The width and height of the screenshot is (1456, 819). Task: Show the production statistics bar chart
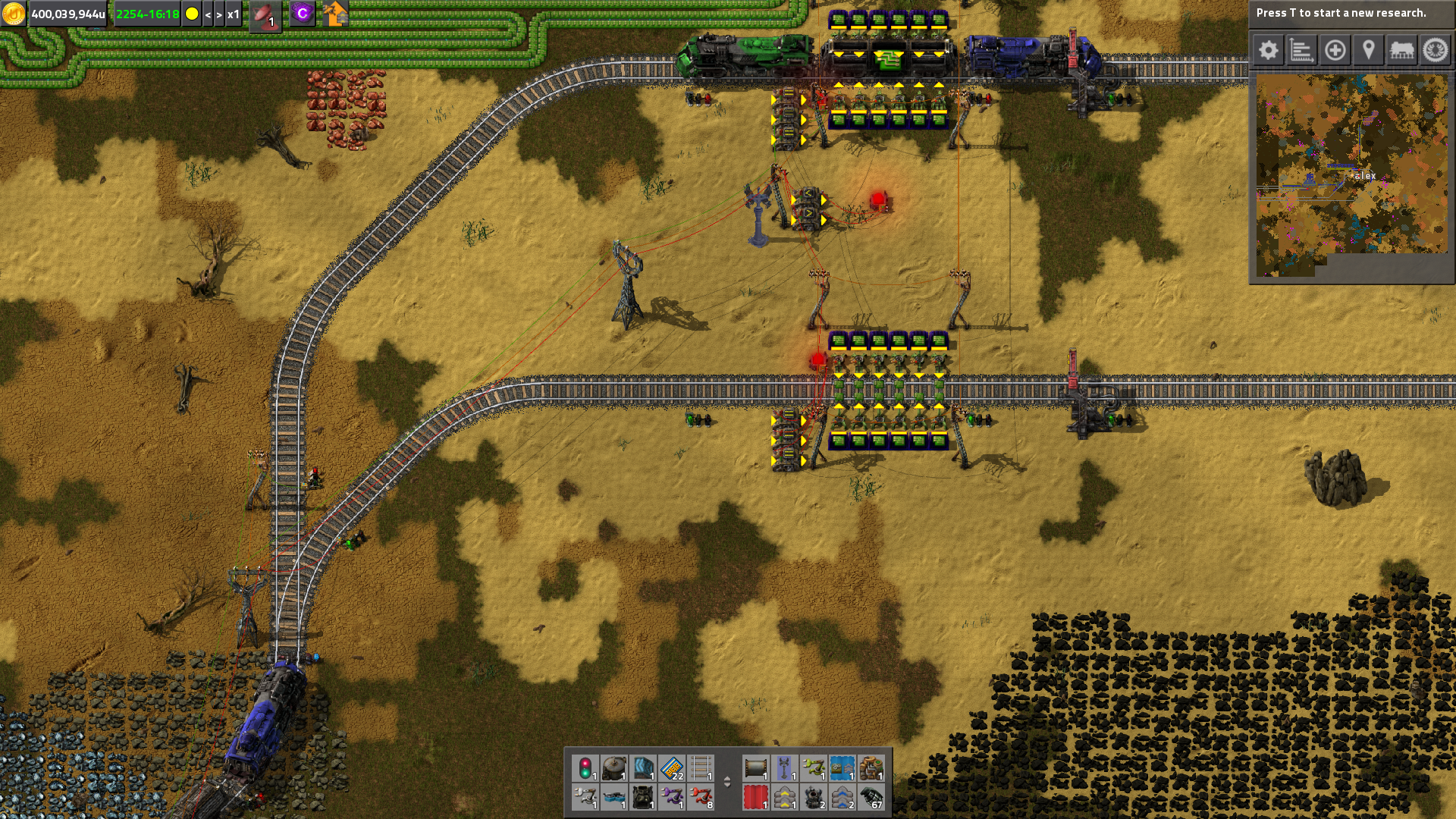coord(1301,51)
